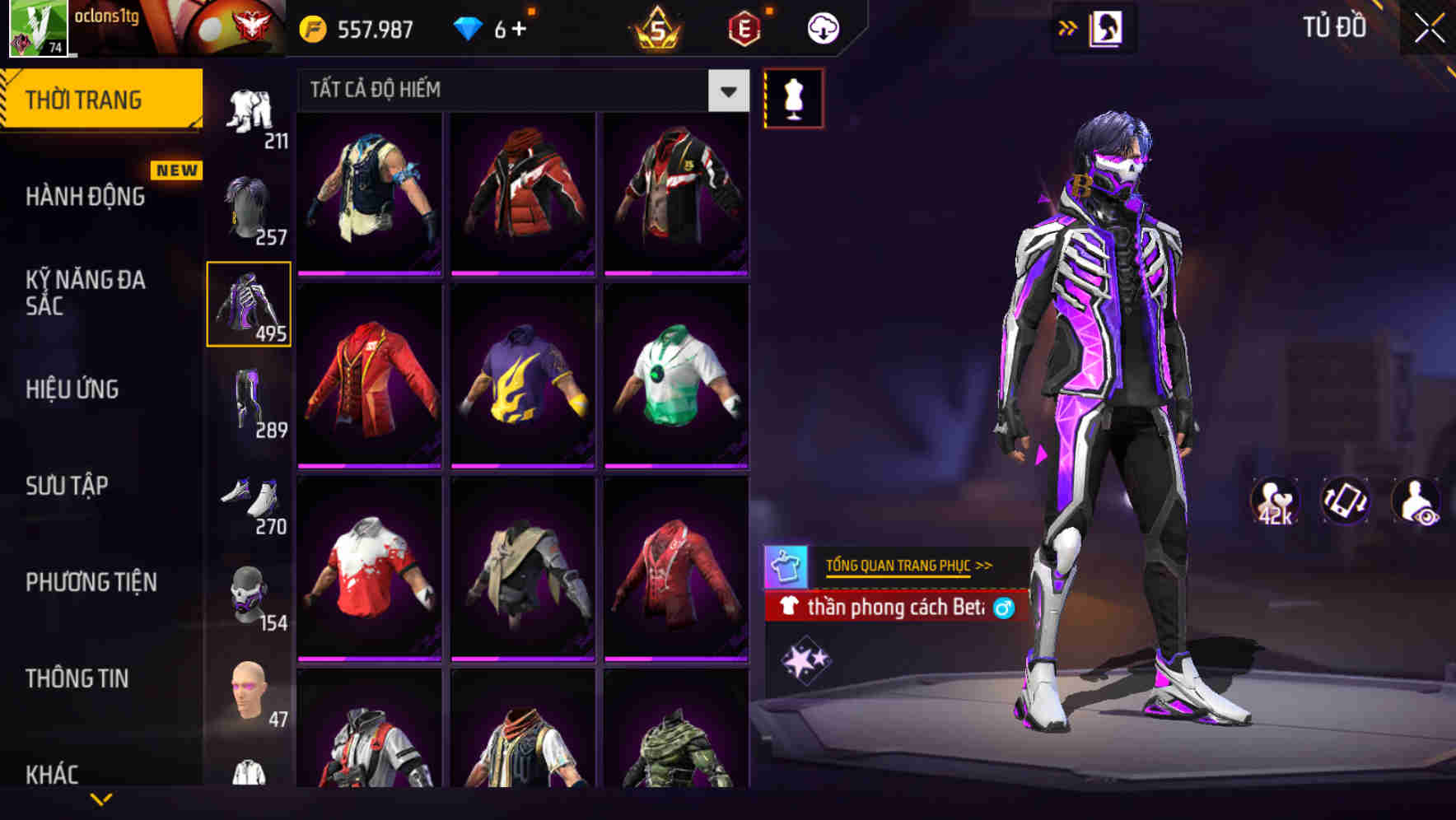Open the stars effect icon below the outfit banner
This screenshot has width=1456, height=820.
coord(805,659)
